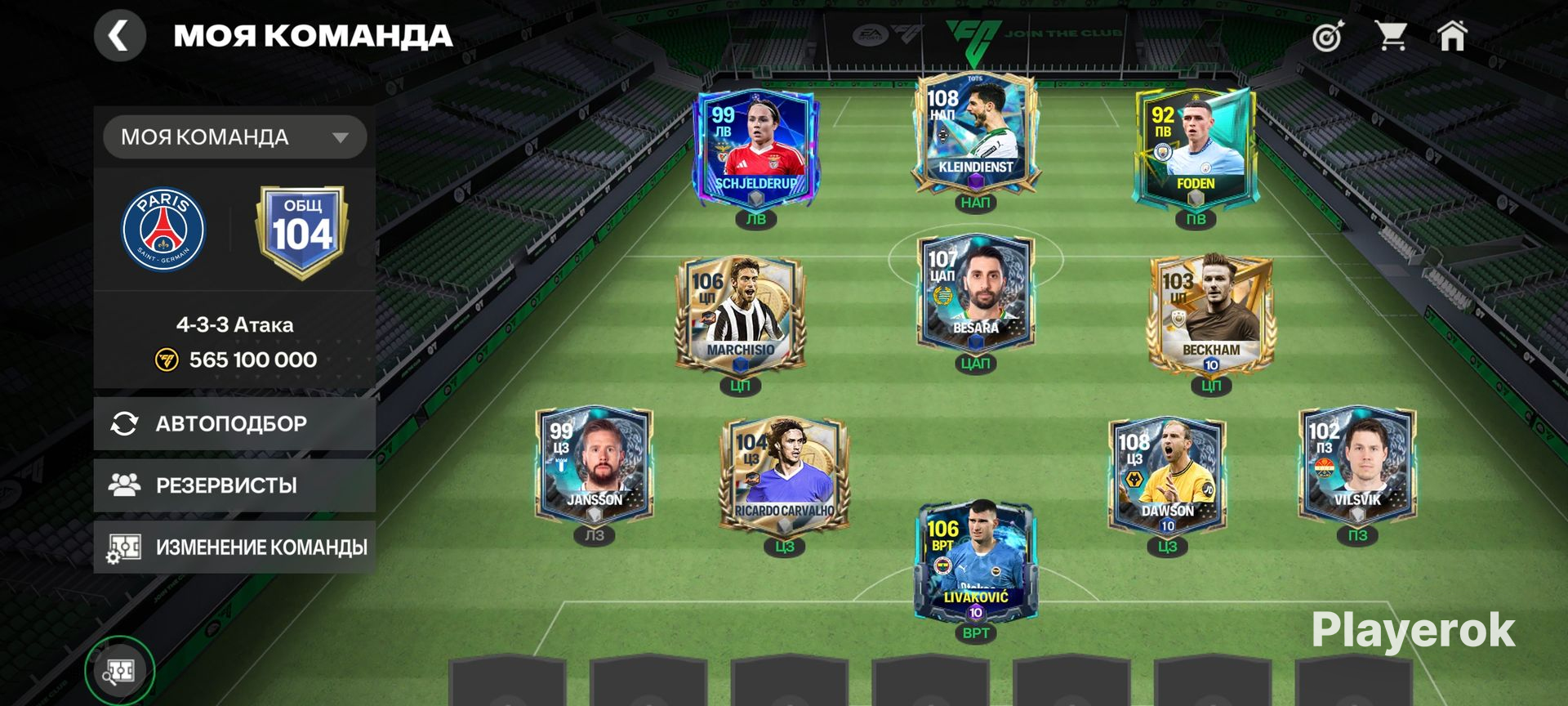Select the Ricardo Carvalho card
This screenshot has width=1568, height=706.
coord(784,476)
